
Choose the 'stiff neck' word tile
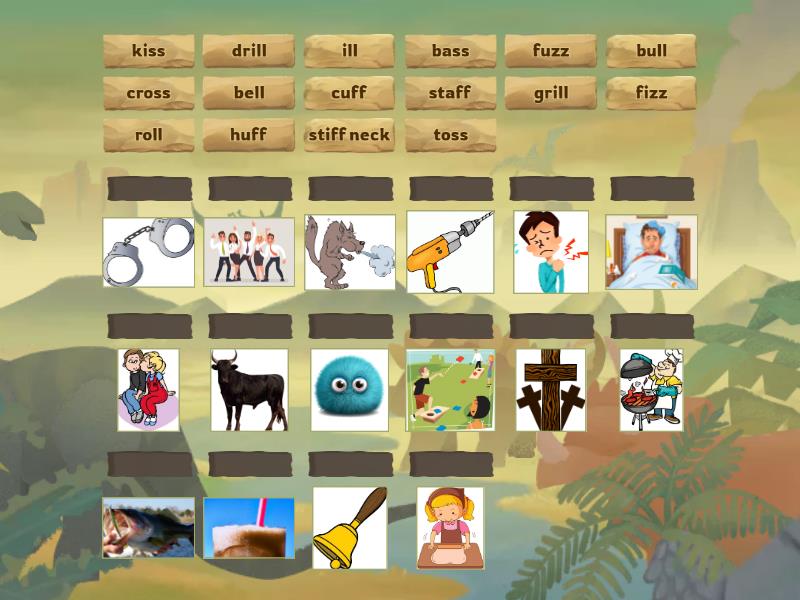pos(350,135)
